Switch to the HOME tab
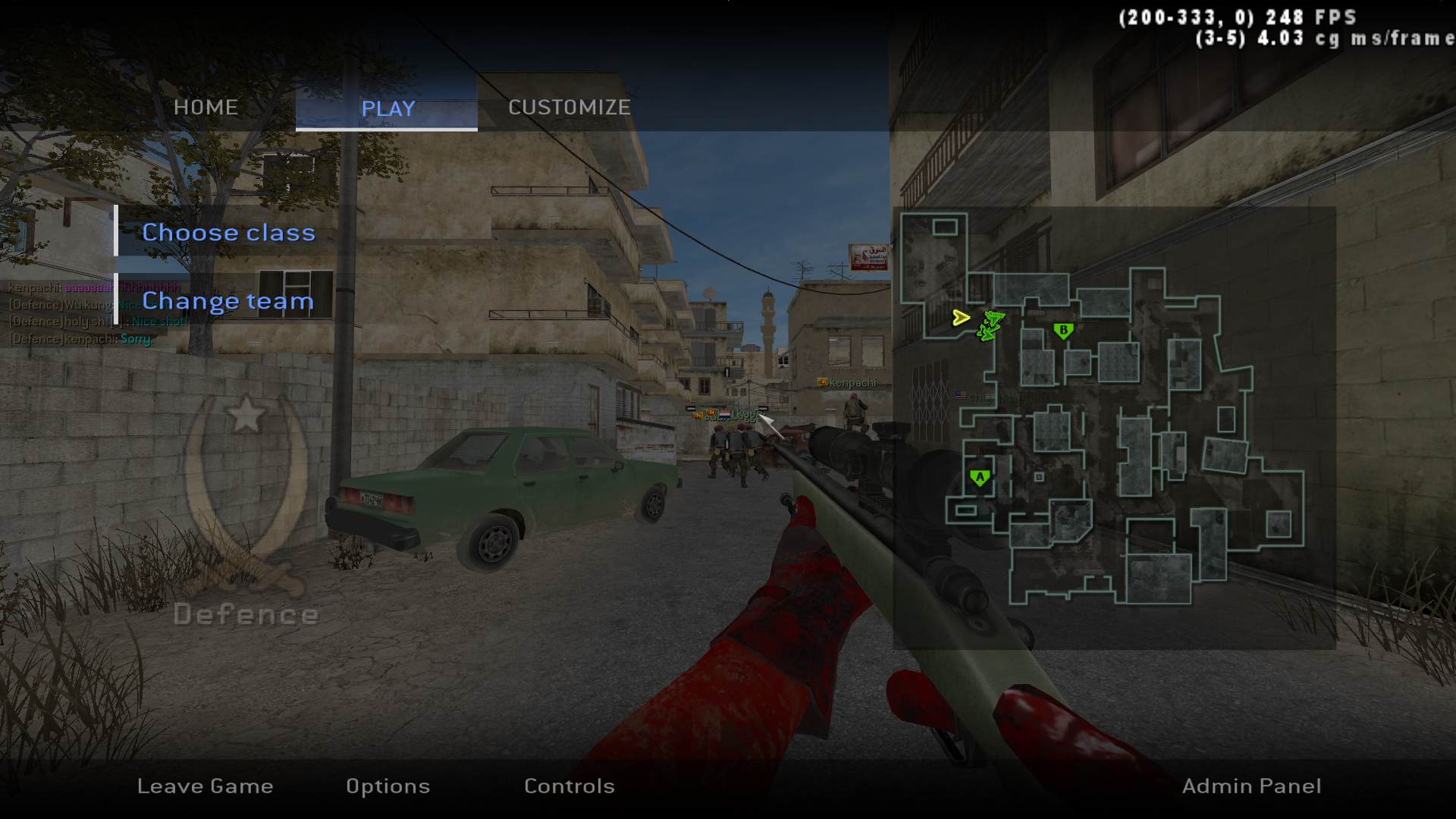1456x819 pixels. coord(206,107)
